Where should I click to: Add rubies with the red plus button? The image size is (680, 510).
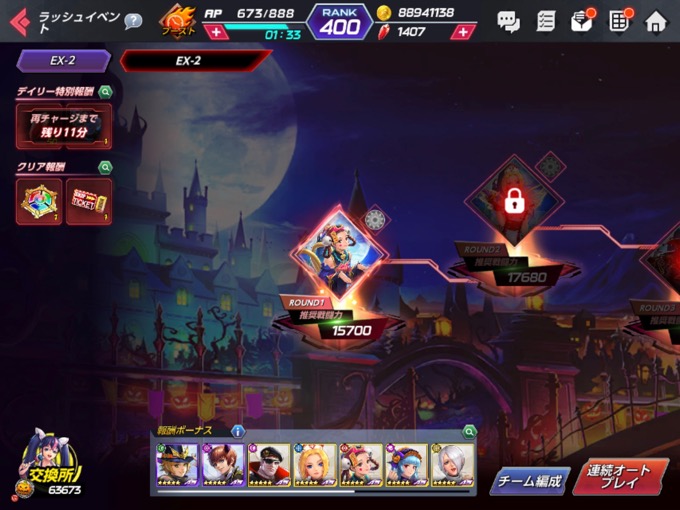point(462,32)
